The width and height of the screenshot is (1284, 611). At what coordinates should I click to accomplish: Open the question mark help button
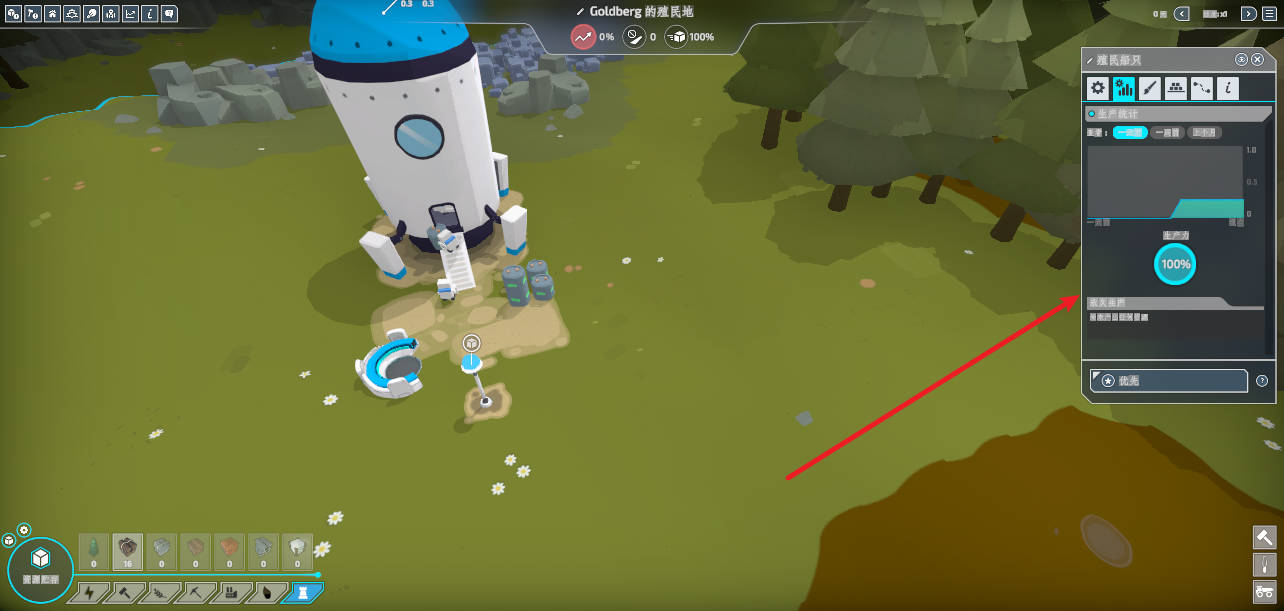[x=1262, y=381]
